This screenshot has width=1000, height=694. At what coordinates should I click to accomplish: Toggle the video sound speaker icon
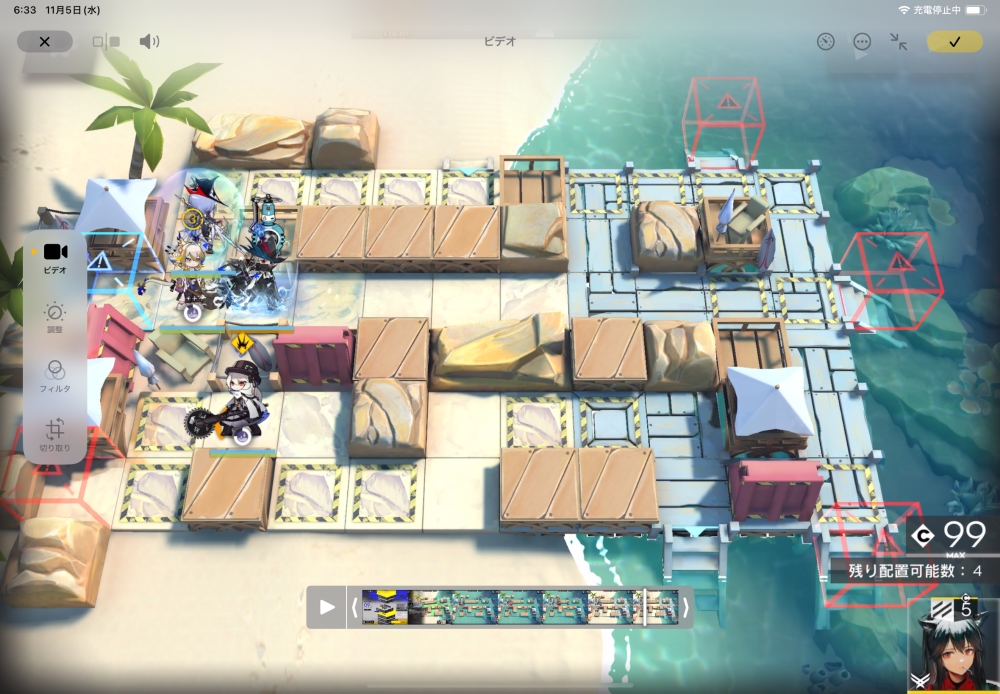(x=149, y=41)
